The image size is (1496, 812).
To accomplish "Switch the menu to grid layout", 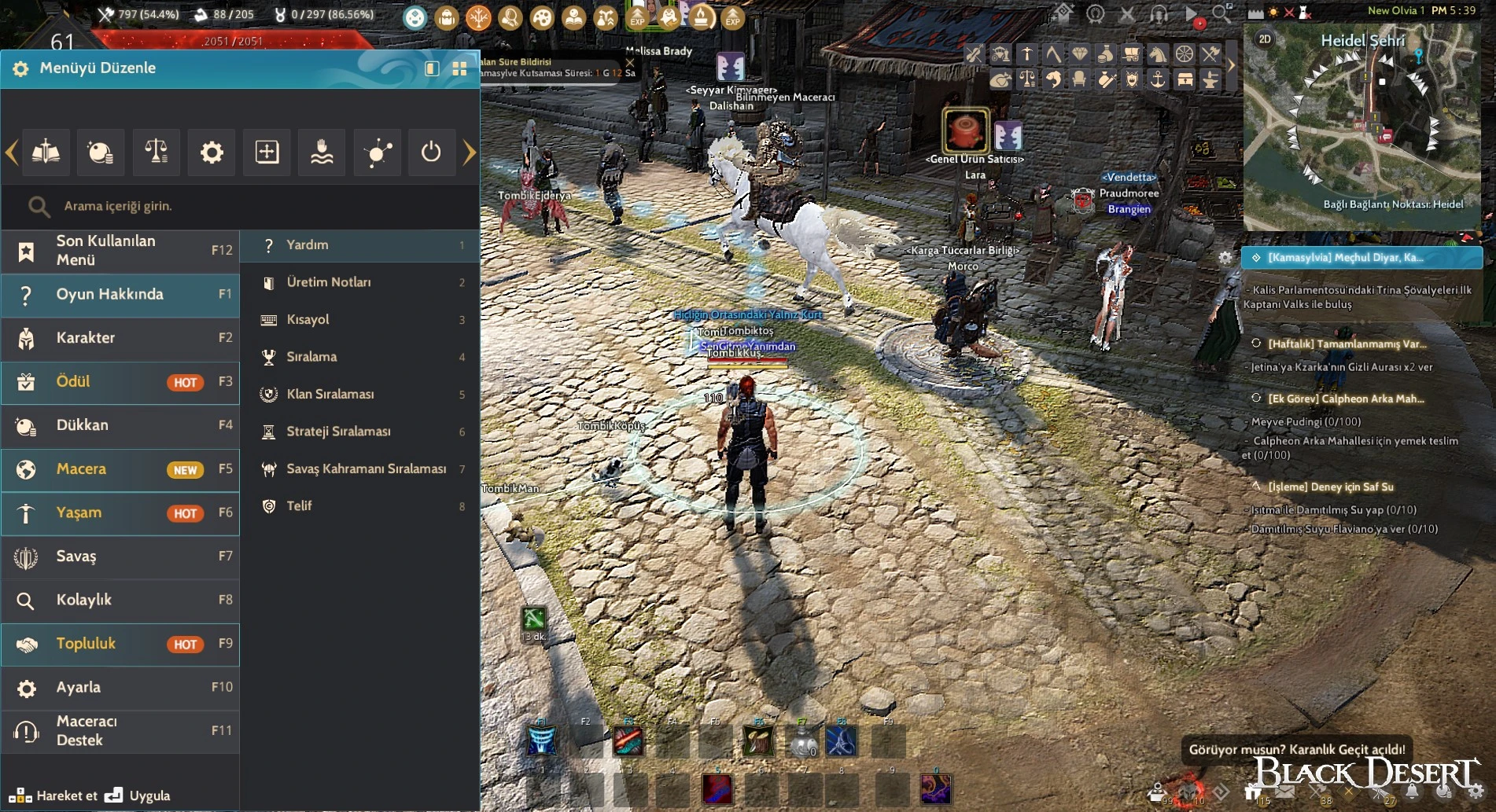I will click(x=460, y=69).
